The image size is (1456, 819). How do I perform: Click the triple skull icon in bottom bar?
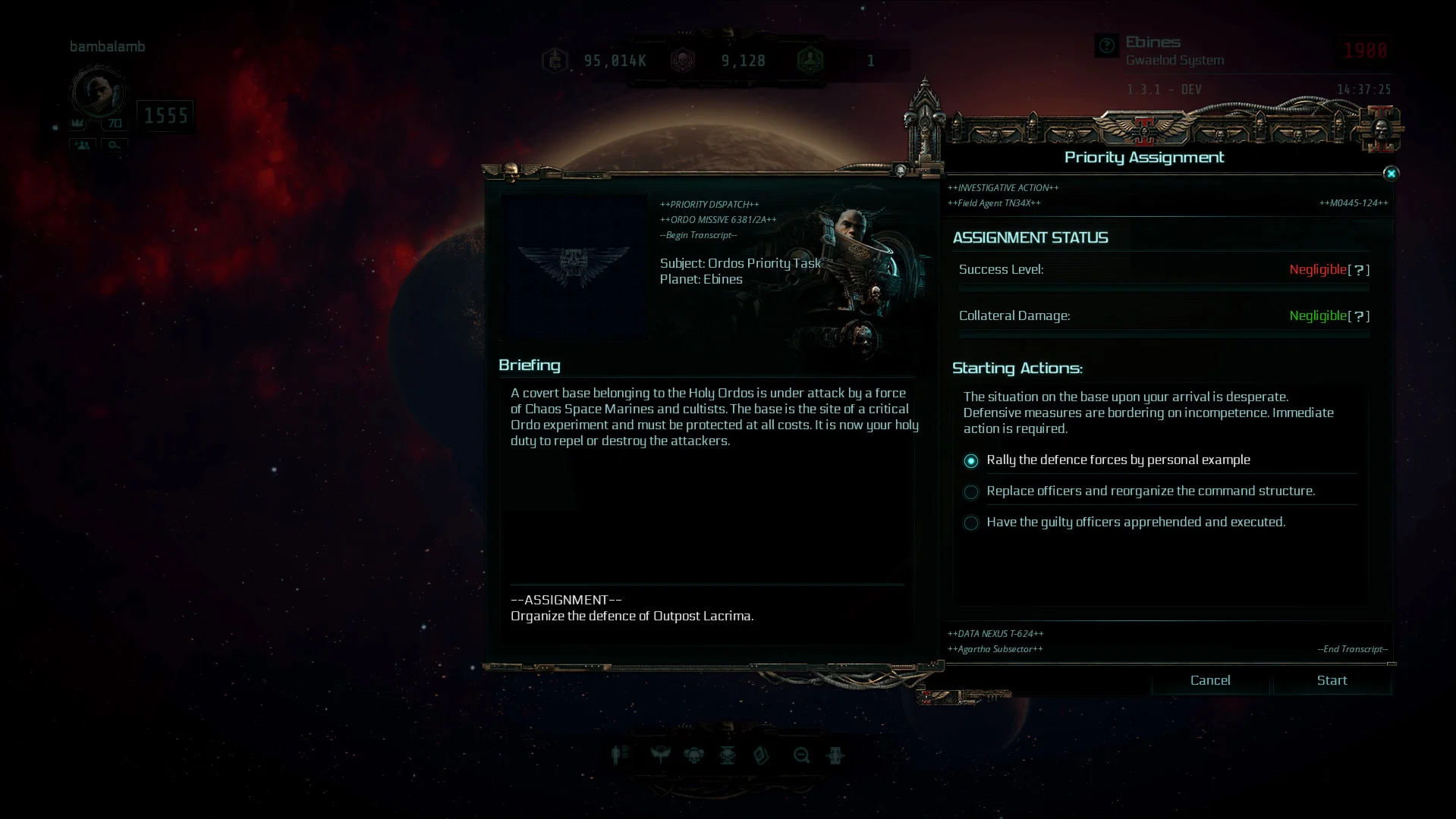[693, 755]
